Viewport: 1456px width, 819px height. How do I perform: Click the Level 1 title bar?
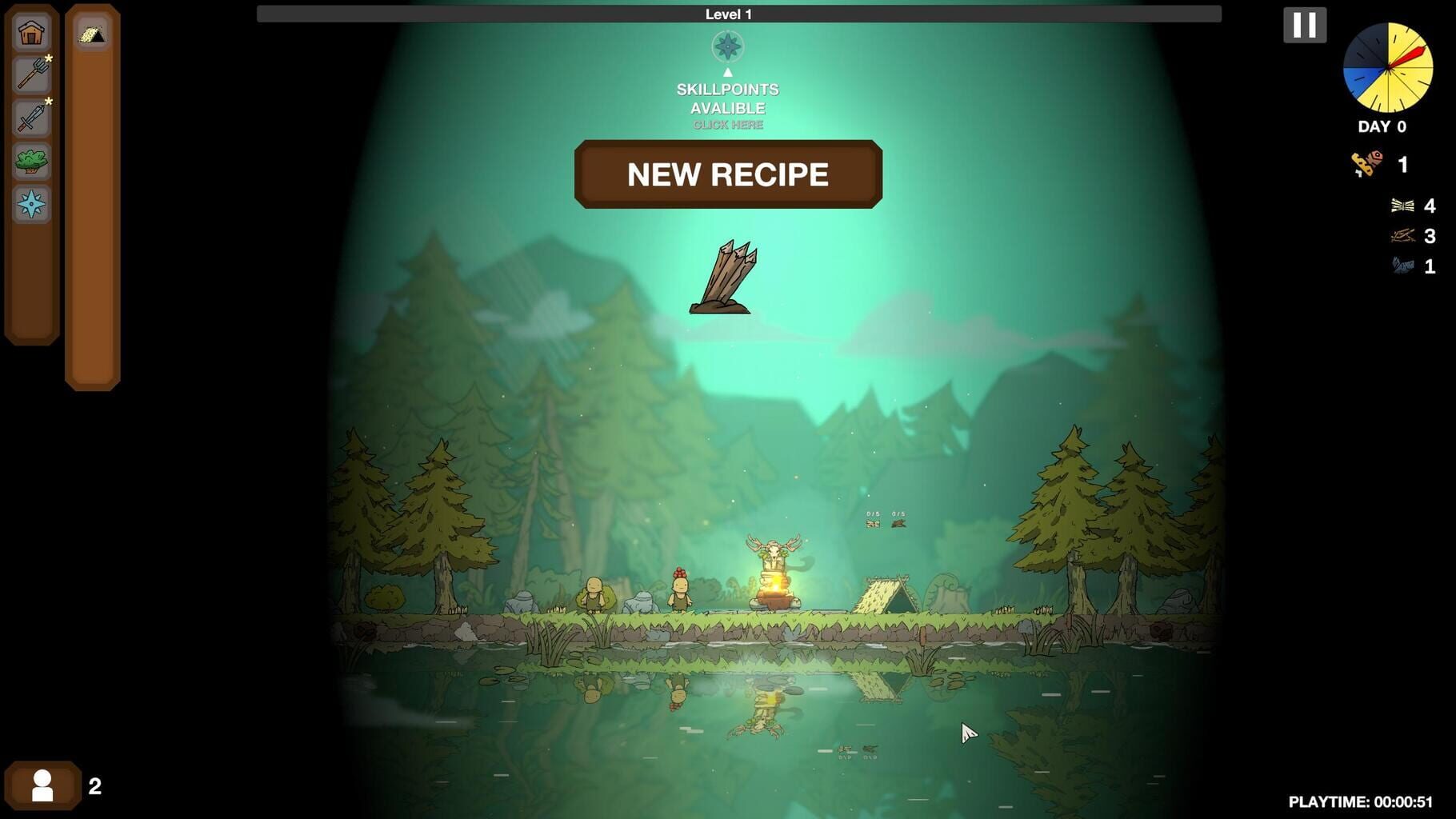[728, 13]
